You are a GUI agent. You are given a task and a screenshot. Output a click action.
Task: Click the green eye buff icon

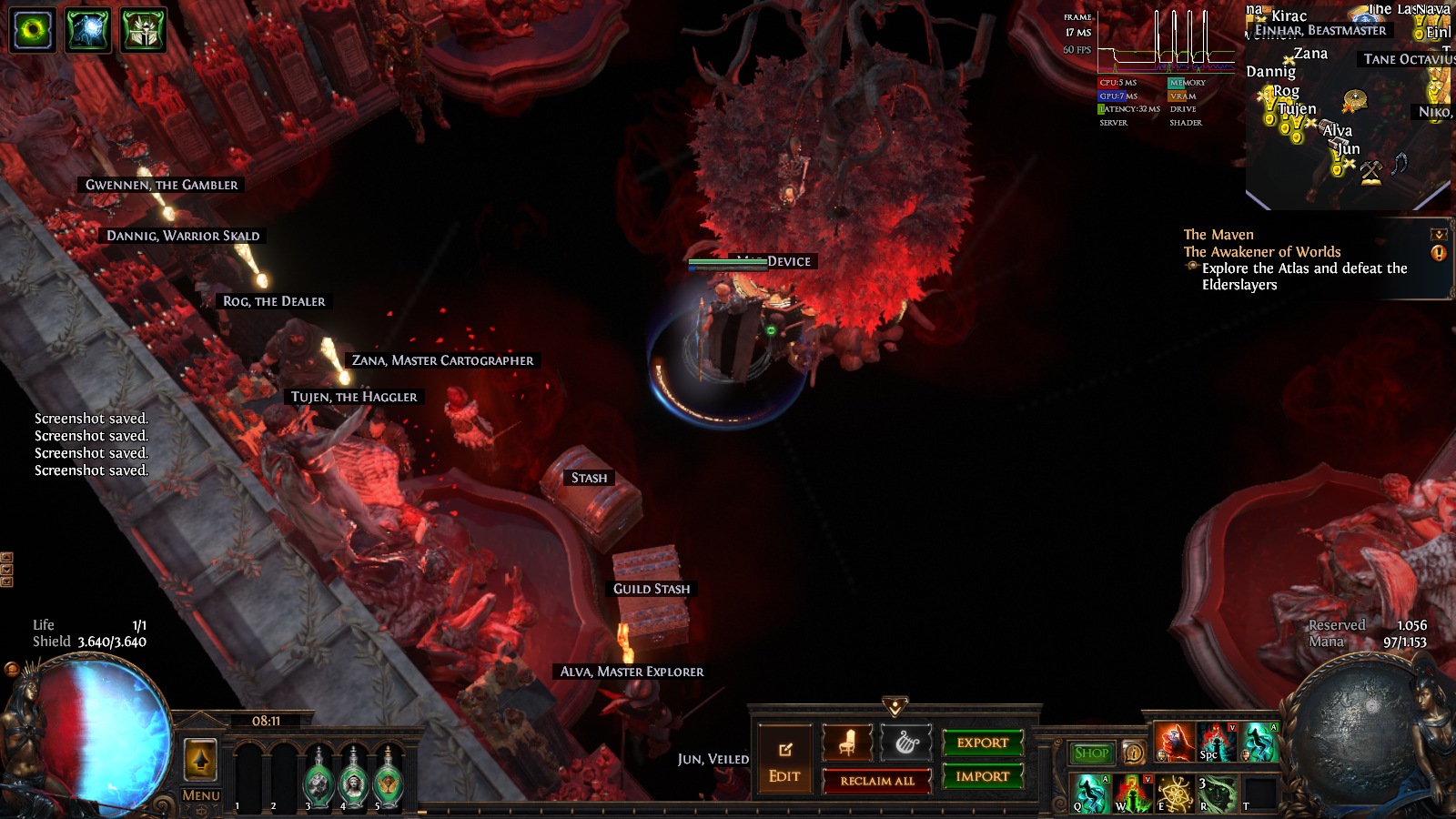33,30
